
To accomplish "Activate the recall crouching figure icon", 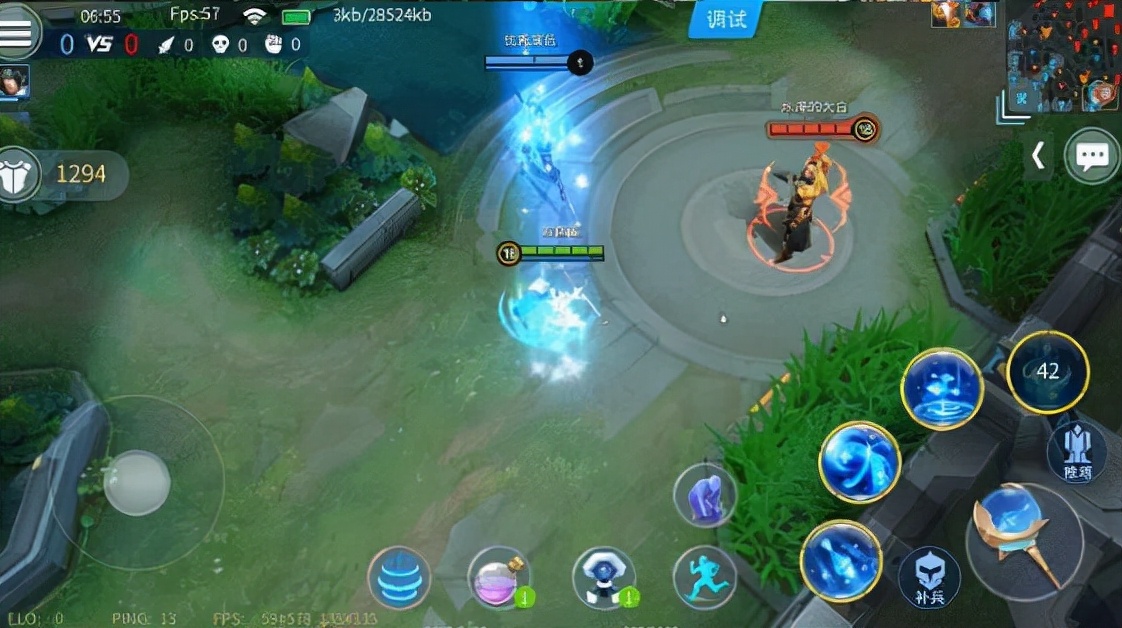I will [x=705, y=495].
